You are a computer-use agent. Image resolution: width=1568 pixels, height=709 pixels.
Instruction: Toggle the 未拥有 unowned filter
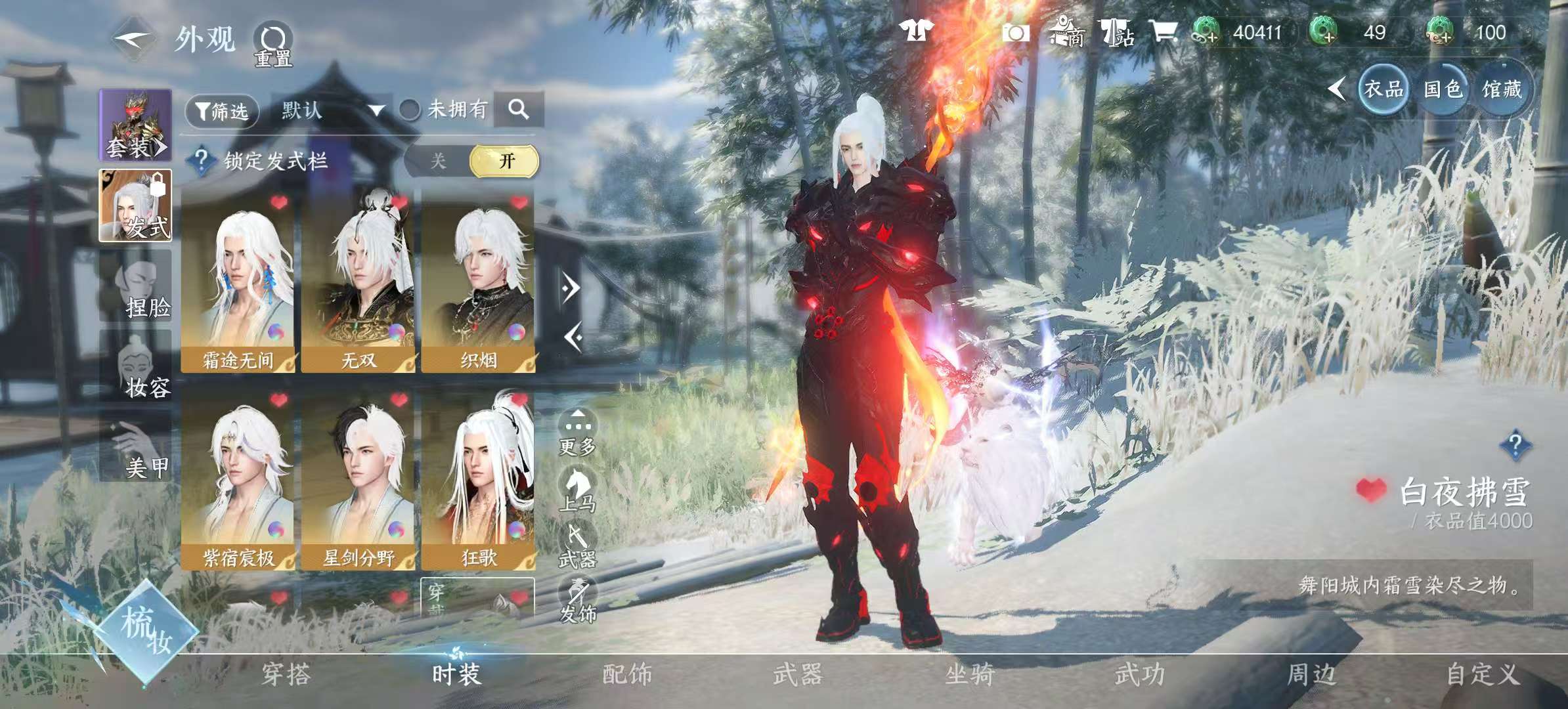click(410, 110)
